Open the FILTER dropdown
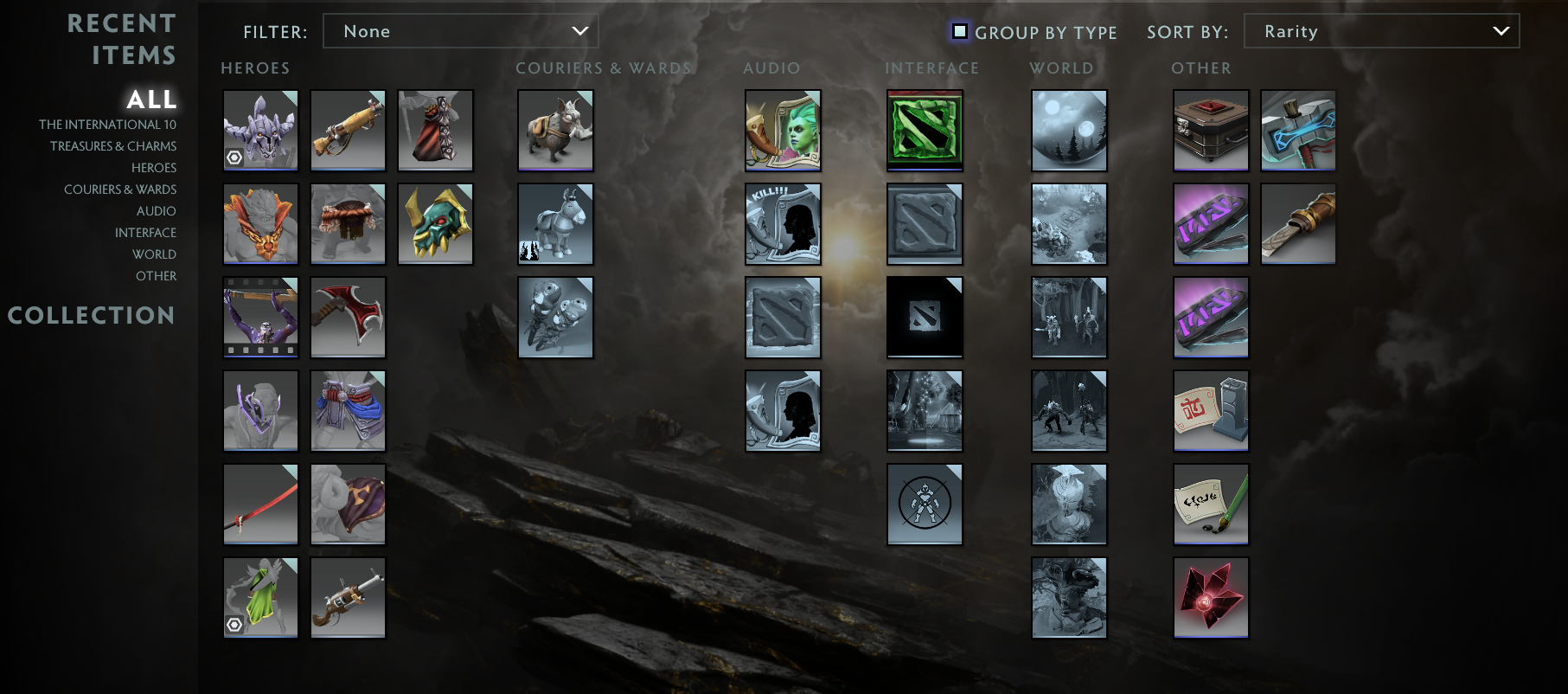Viewport: 1568px width, 694px height. 461,30
